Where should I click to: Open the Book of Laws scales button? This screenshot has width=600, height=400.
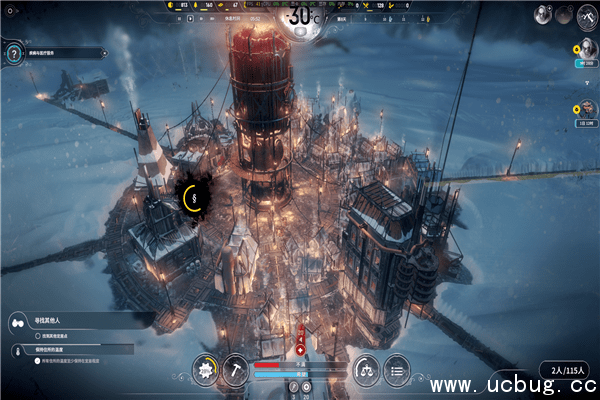click(x=367, y=368)
